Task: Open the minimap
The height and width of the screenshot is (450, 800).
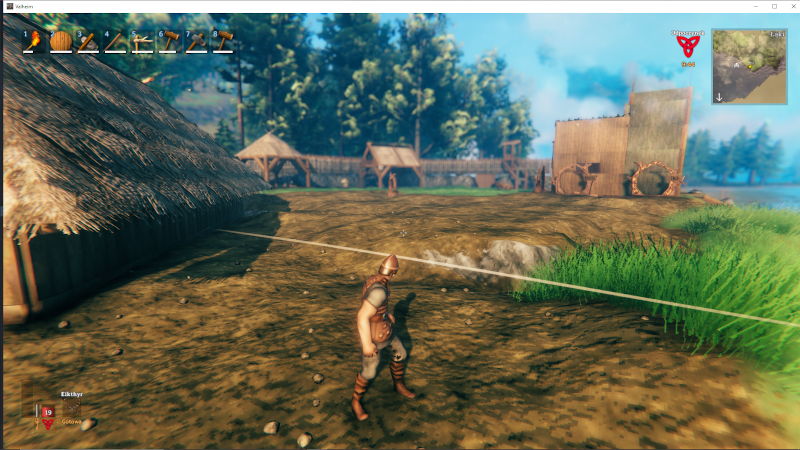Action: pos(749,66)
